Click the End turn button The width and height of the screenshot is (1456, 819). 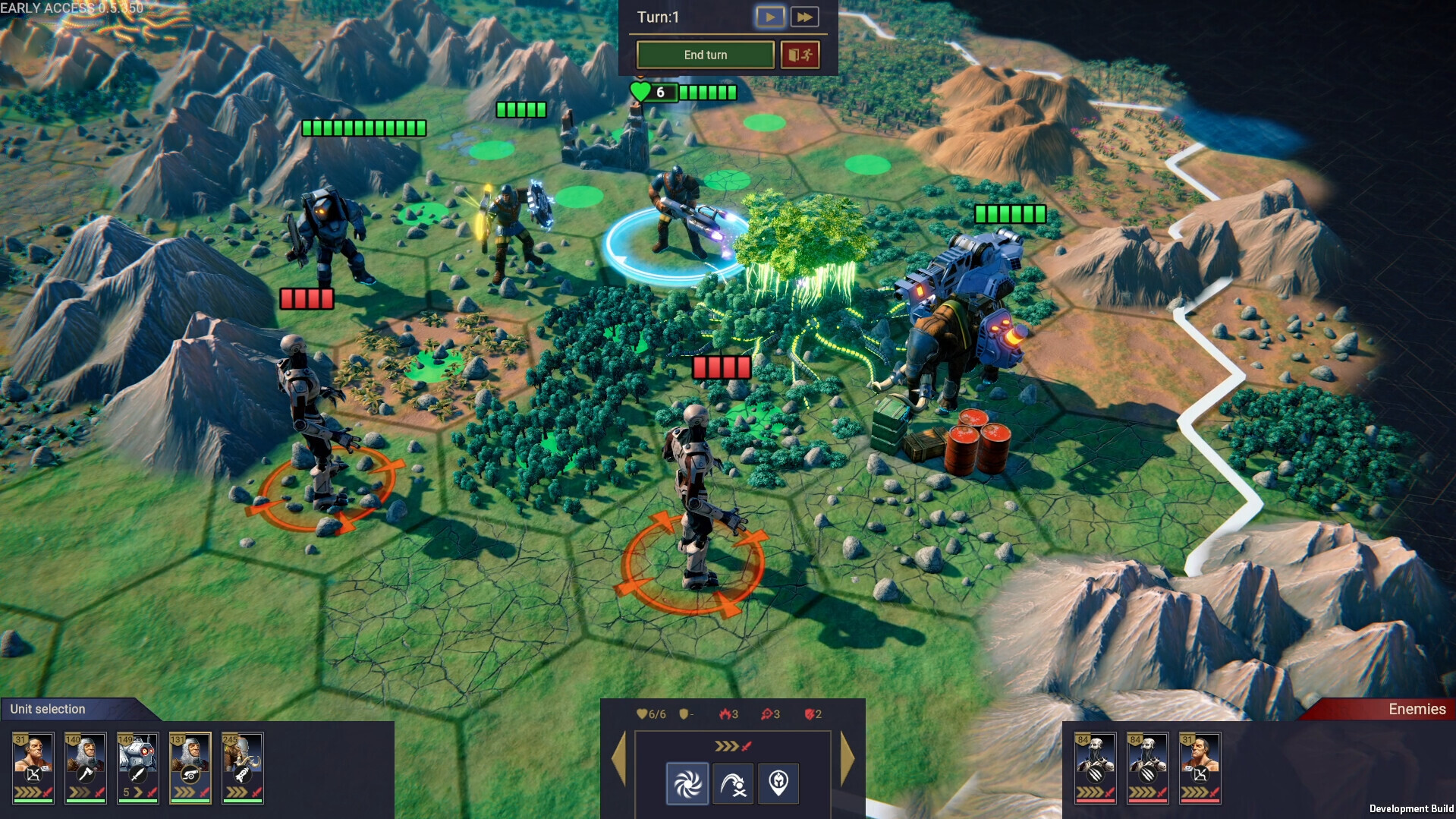point(705,55)
